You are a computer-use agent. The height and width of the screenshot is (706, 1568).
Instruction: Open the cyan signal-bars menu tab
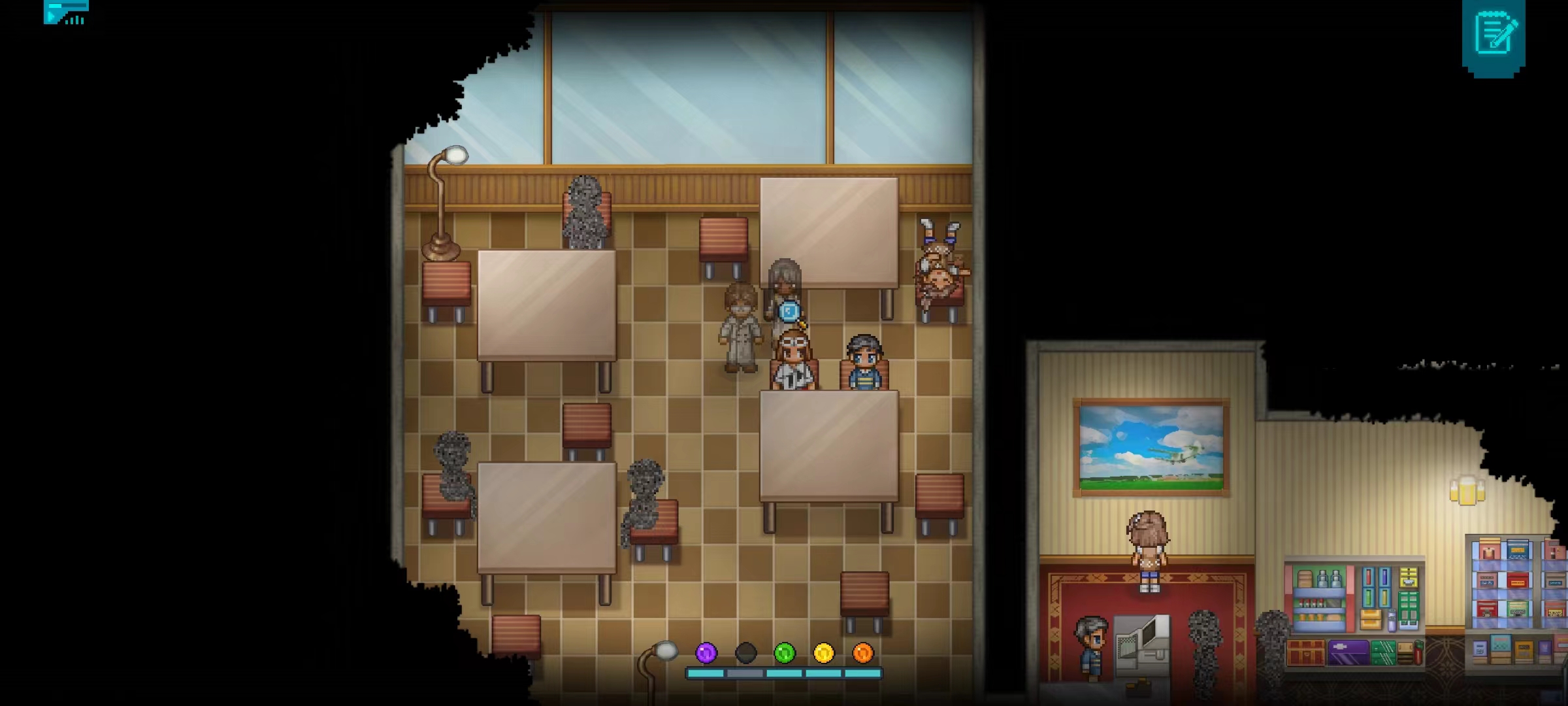[x=66, y=12]
